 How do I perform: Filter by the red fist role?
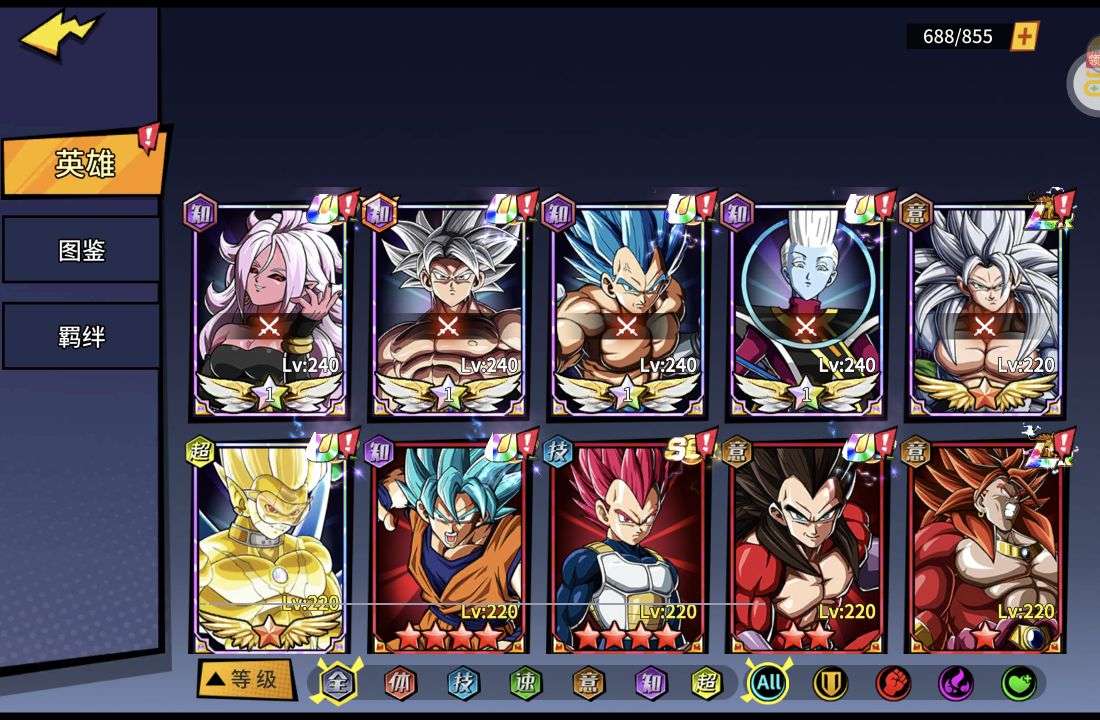click(x=893, y=684)
